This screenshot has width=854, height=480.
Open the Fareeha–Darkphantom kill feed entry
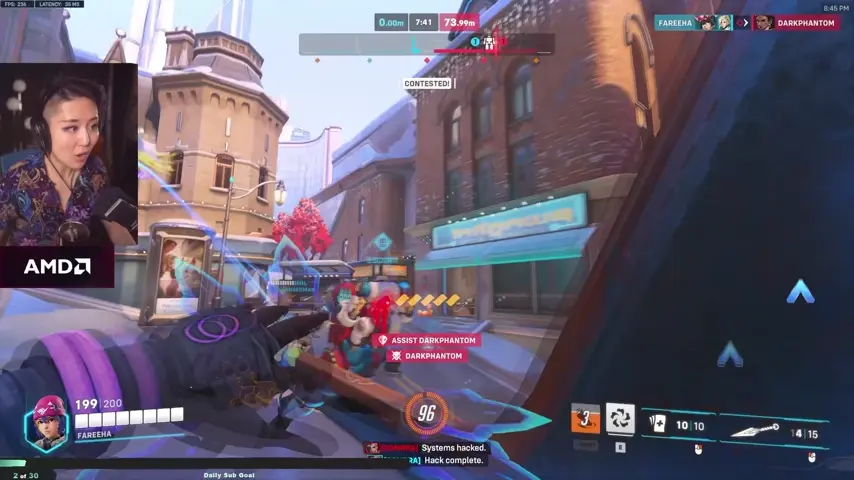tap(746, 22)
